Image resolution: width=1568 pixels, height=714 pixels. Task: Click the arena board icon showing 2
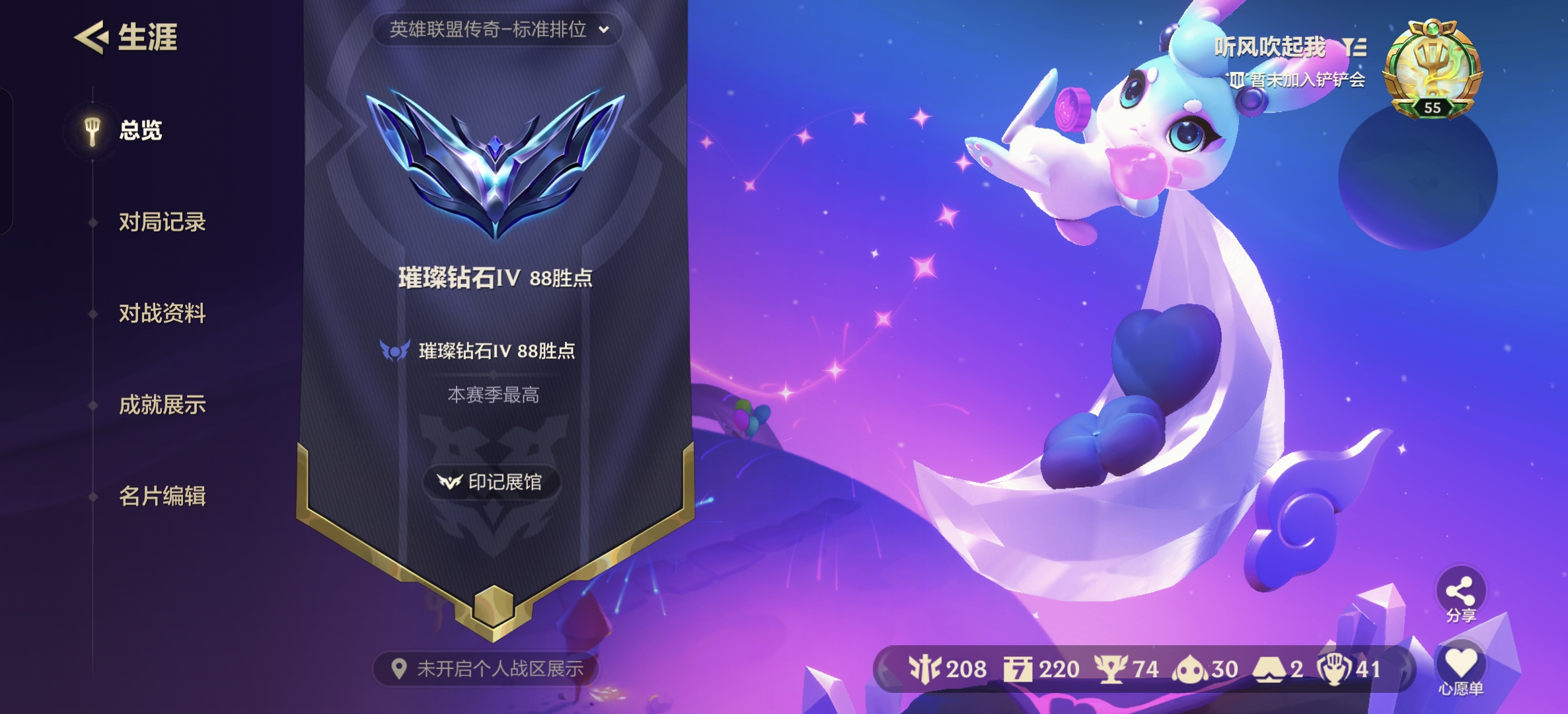[1269, 670]
